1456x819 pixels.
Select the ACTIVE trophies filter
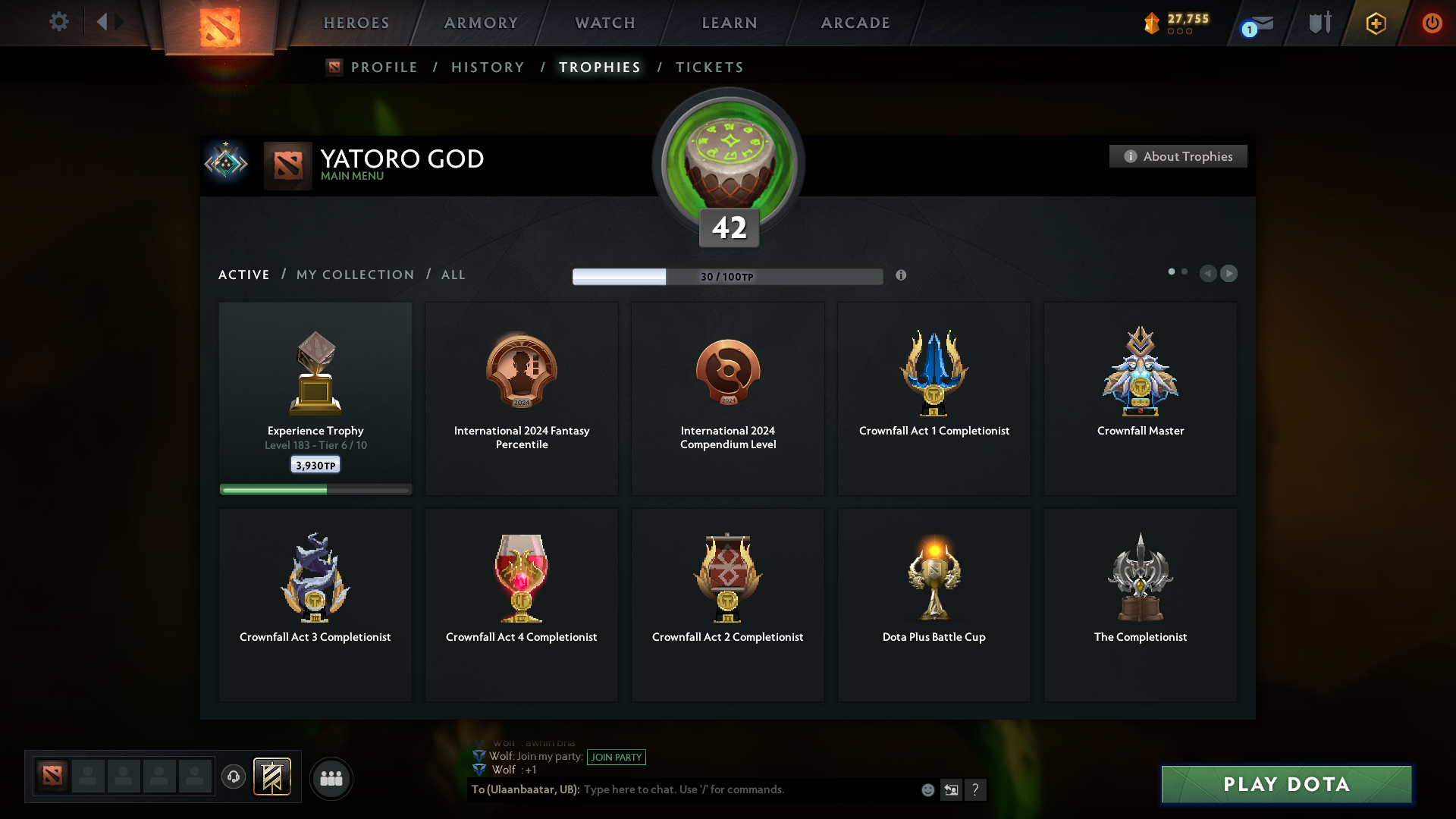click(x=243, y=275)
